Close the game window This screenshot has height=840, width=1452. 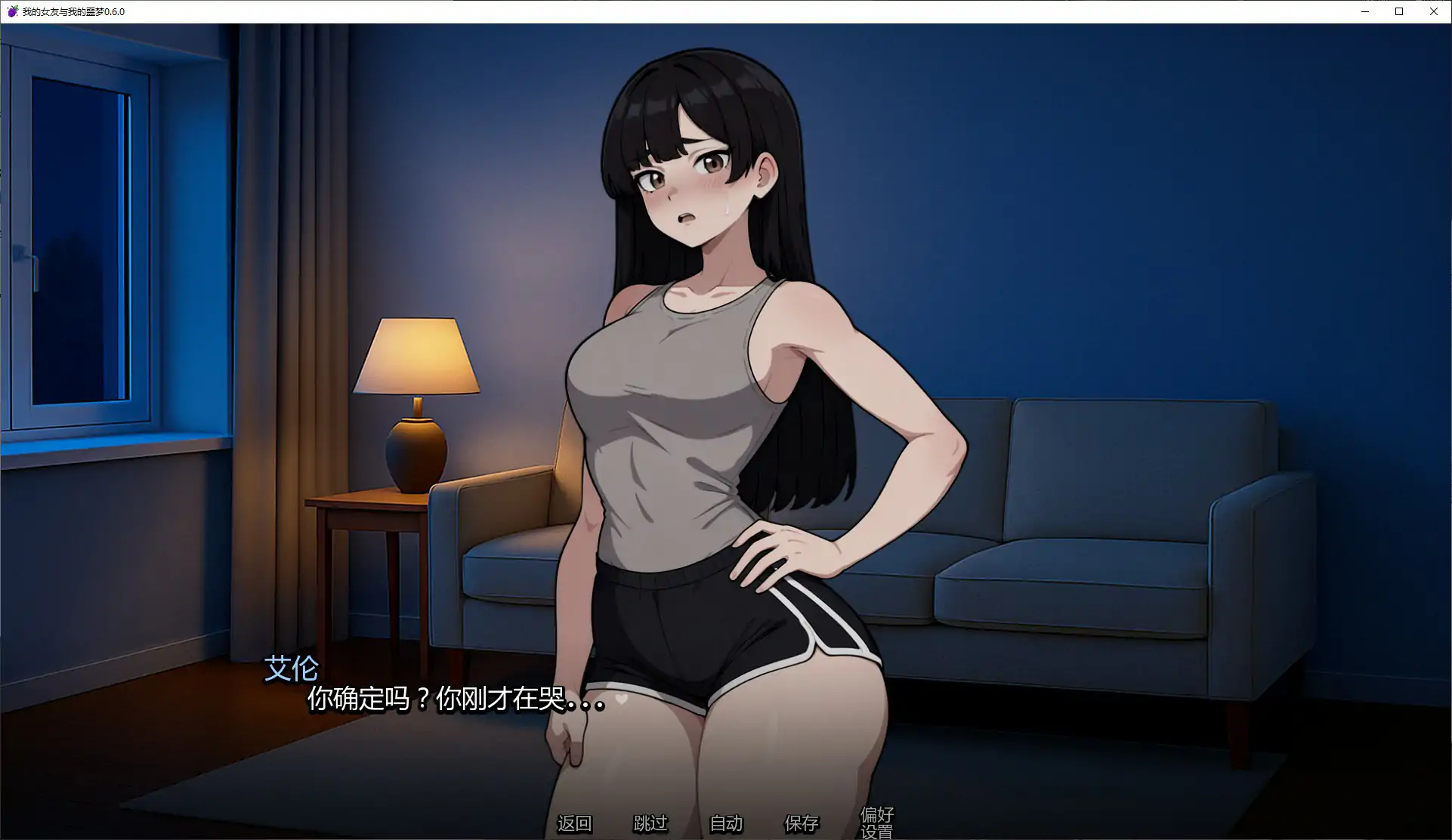[1433, 11]
